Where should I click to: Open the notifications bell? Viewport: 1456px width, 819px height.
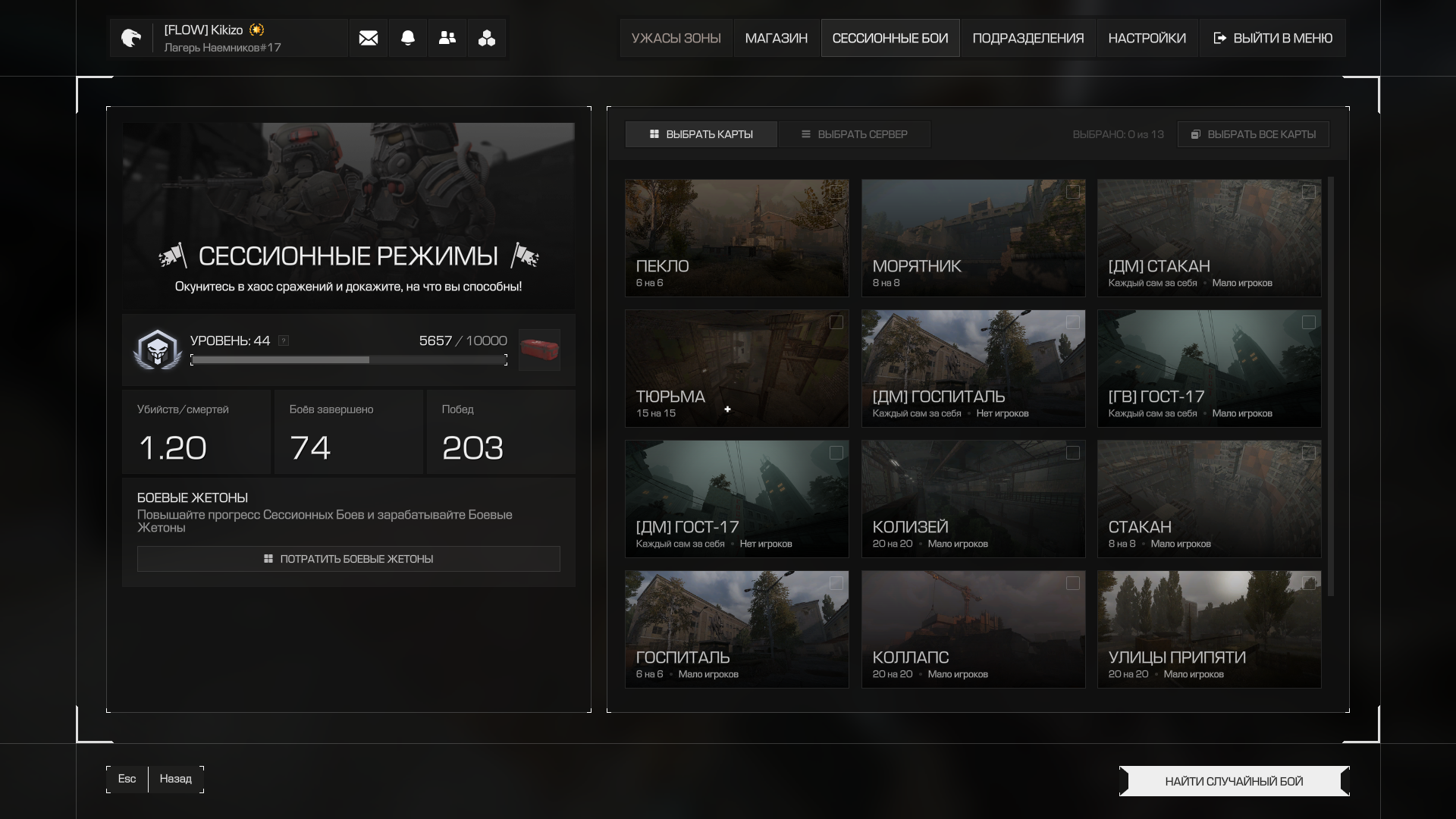[408, 38]
